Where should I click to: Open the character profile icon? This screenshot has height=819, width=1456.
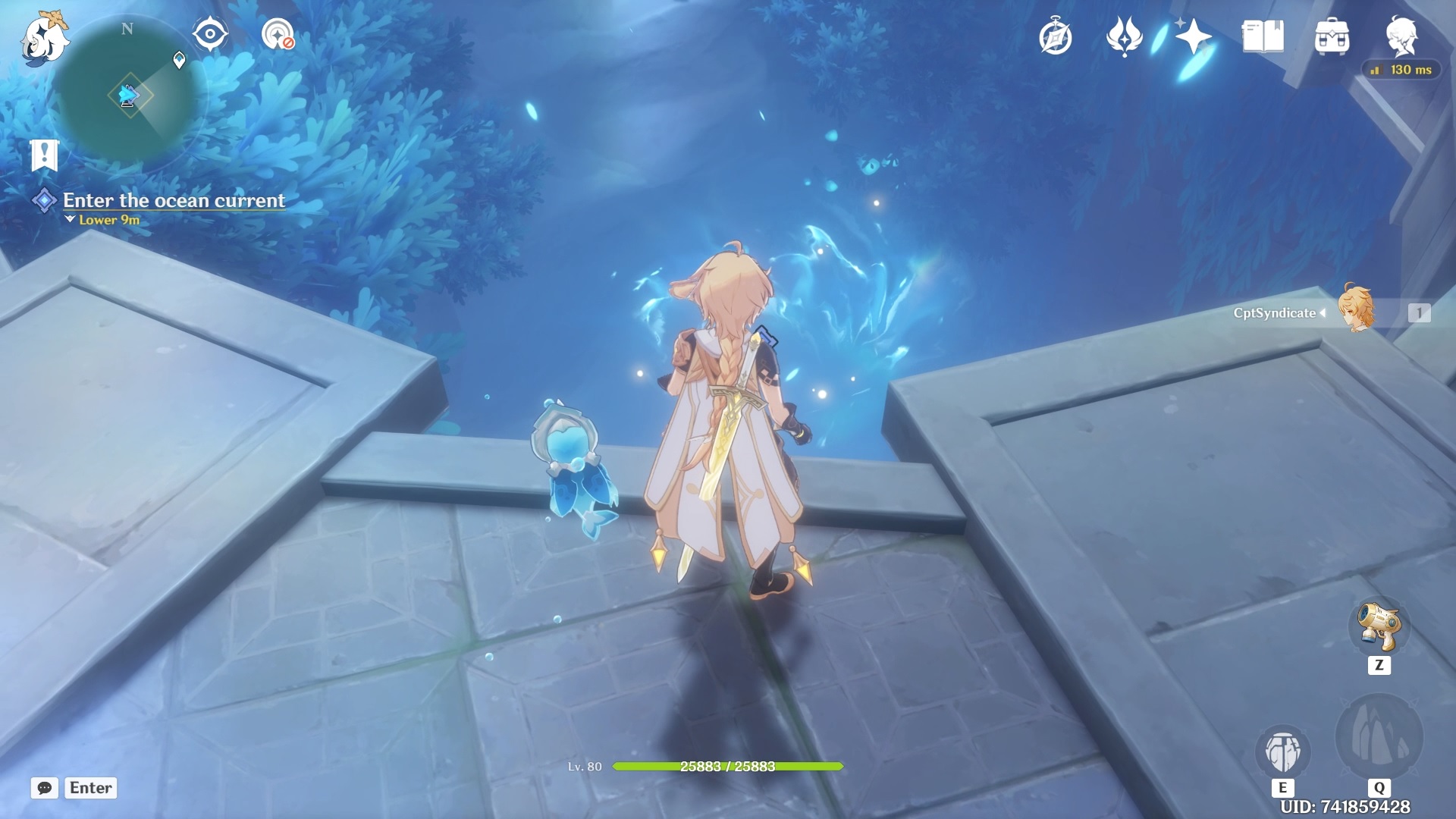point(1401,35)
